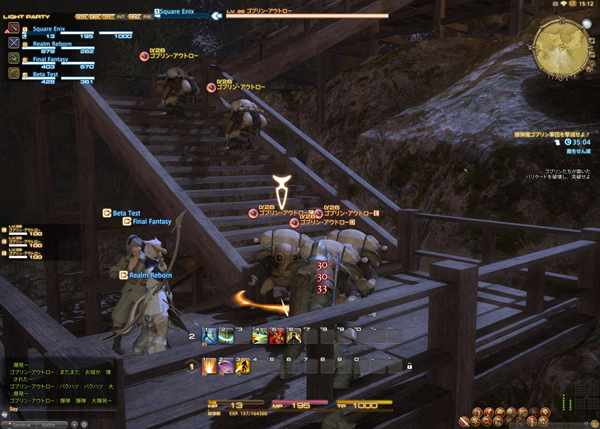The height and width of the screenshot is (429, 600).
Task: Select Final Fantasy in the party list
Action: [x=44, y=59]
